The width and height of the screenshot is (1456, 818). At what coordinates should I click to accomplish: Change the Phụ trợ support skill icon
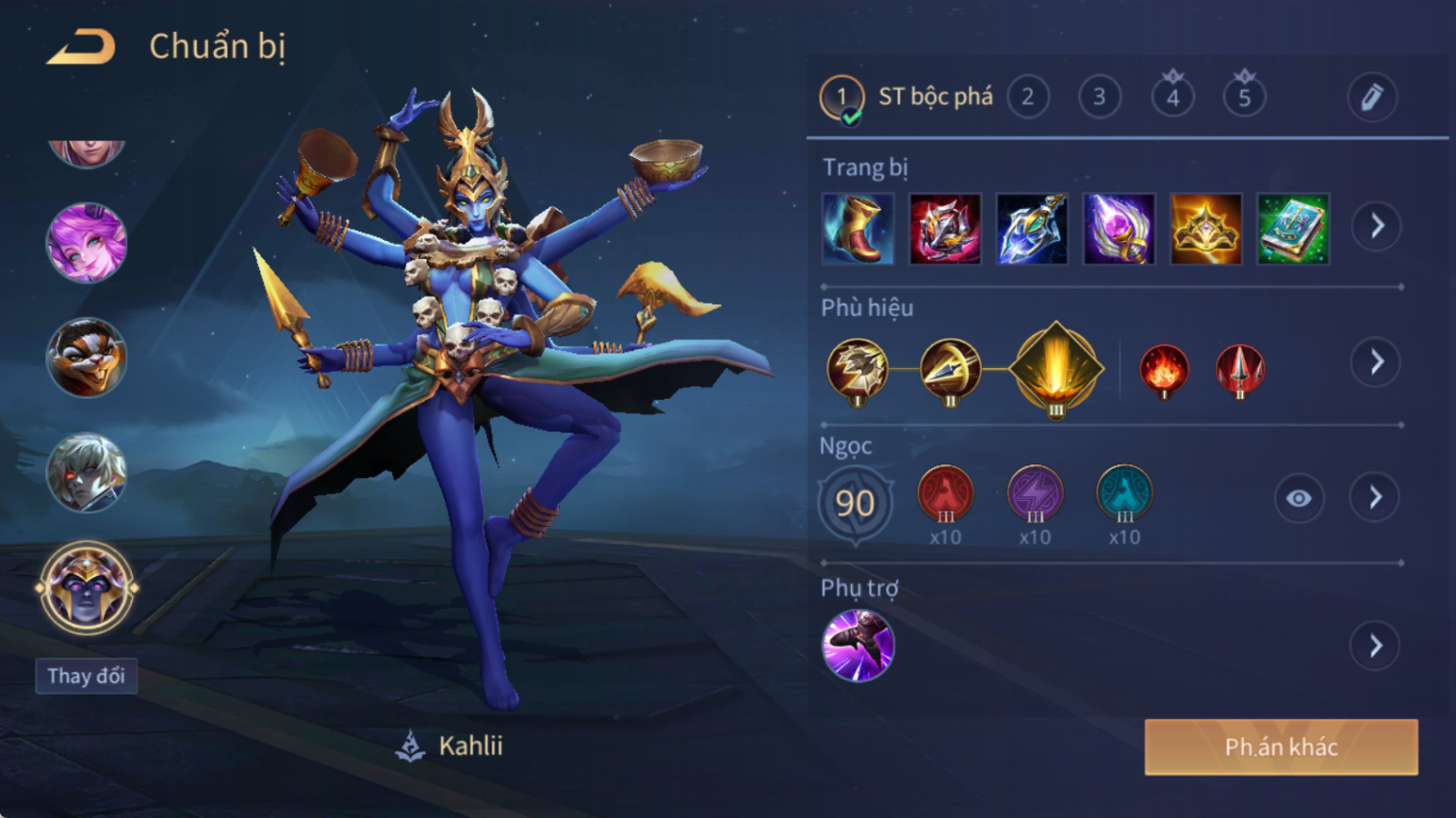click(858, 646)
